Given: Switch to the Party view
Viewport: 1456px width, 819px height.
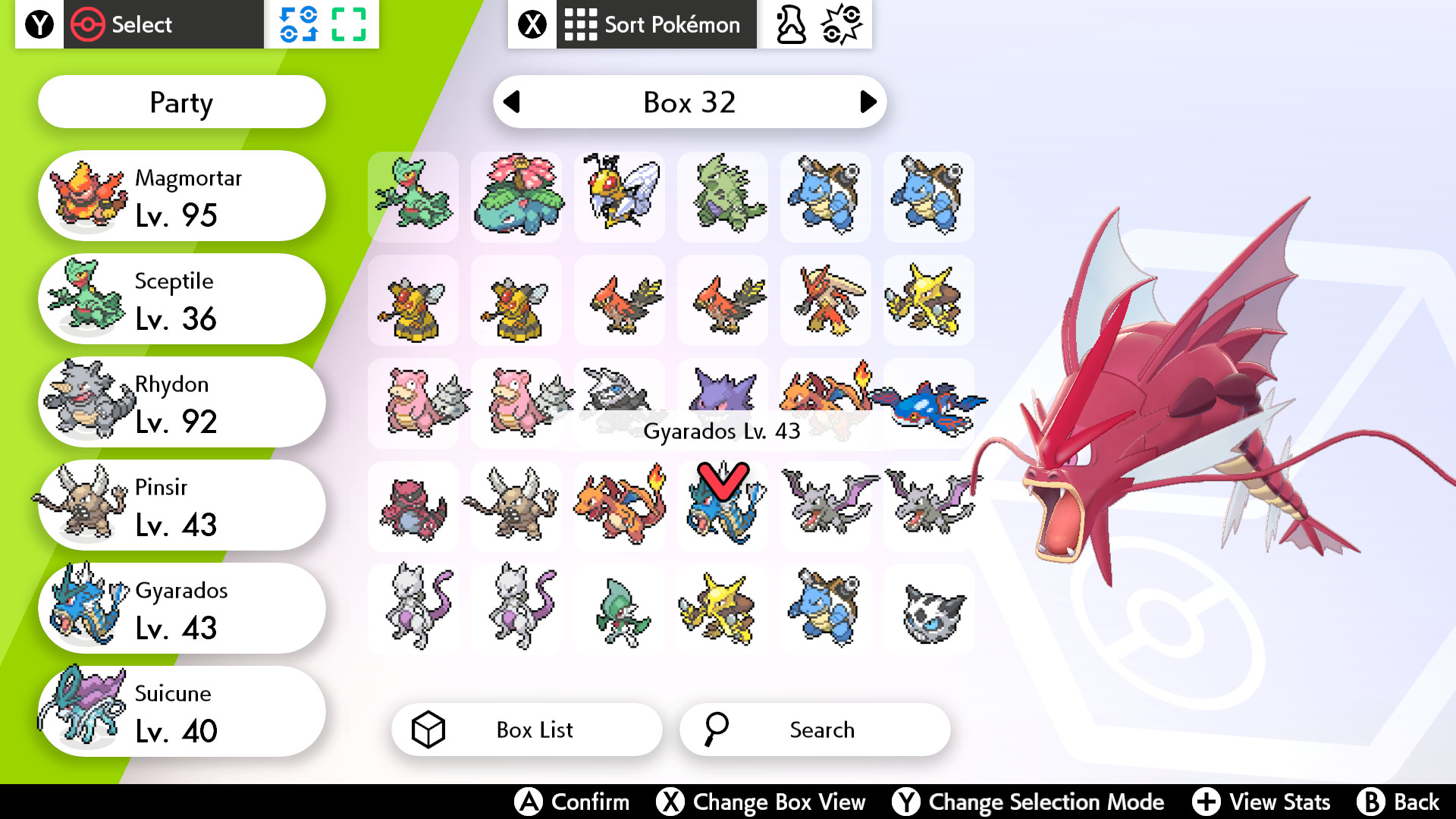Looking at the screenshot, I should click(x=181, y=102).
